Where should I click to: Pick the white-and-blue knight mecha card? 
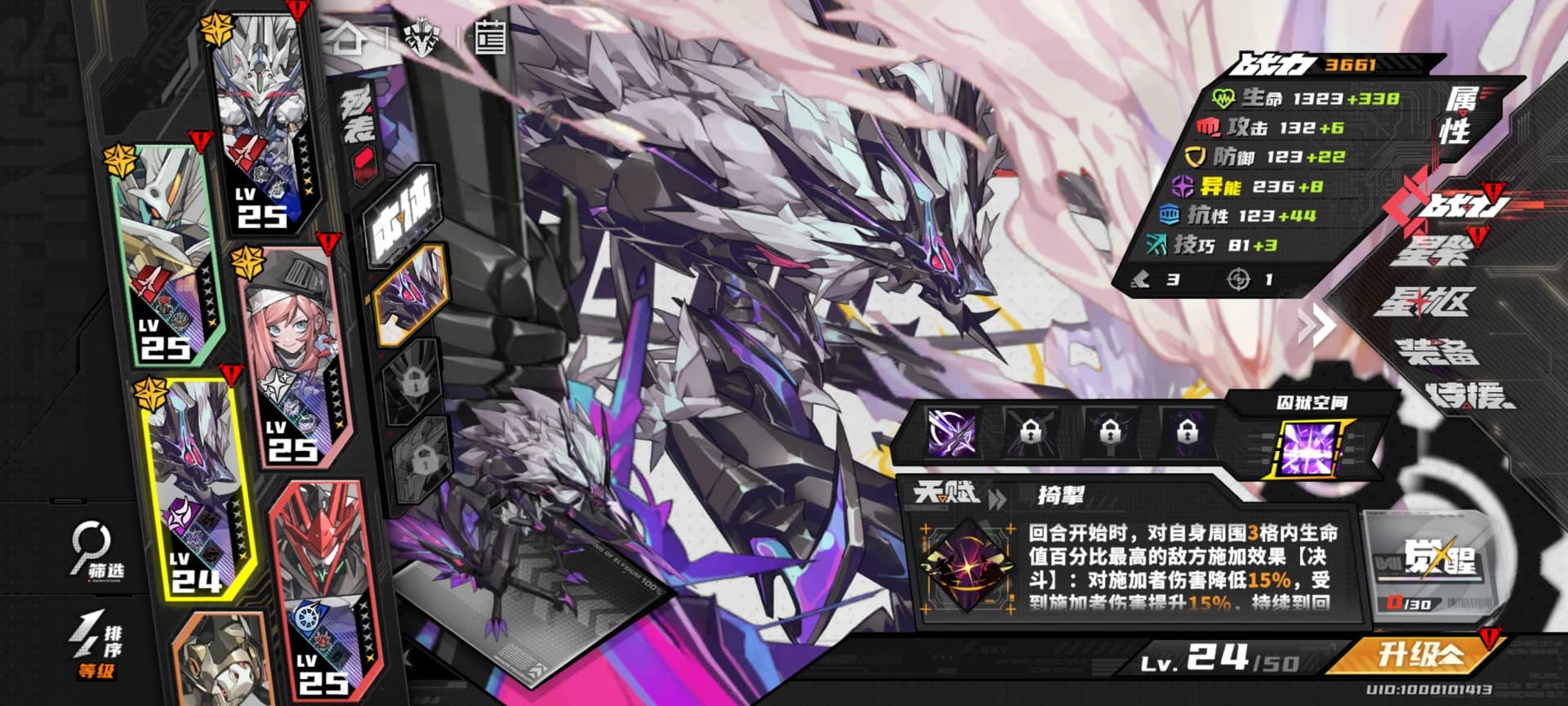click(x=260, y=123)
